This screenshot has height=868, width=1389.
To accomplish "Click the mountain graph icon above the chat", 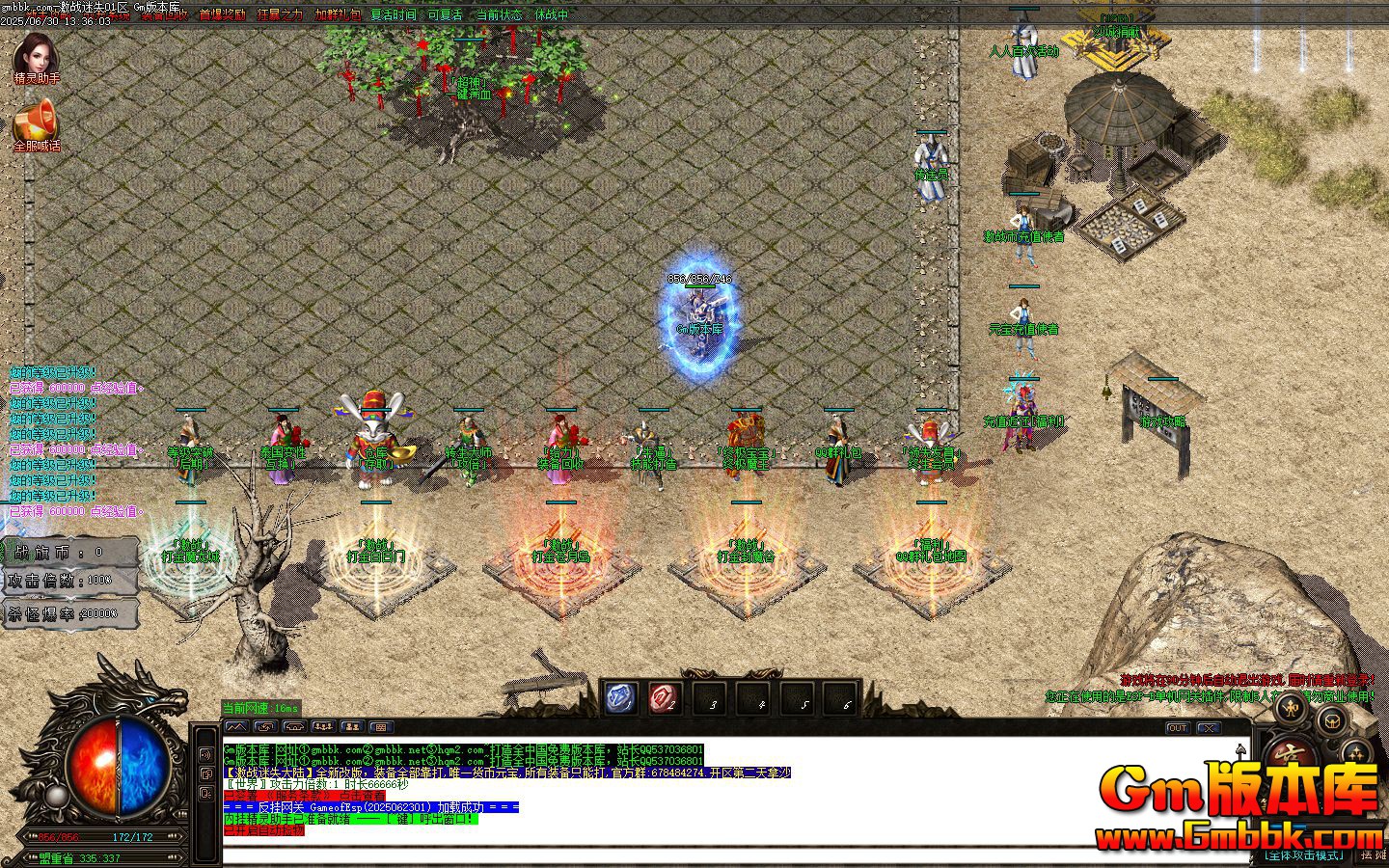I will coord(238,726).
